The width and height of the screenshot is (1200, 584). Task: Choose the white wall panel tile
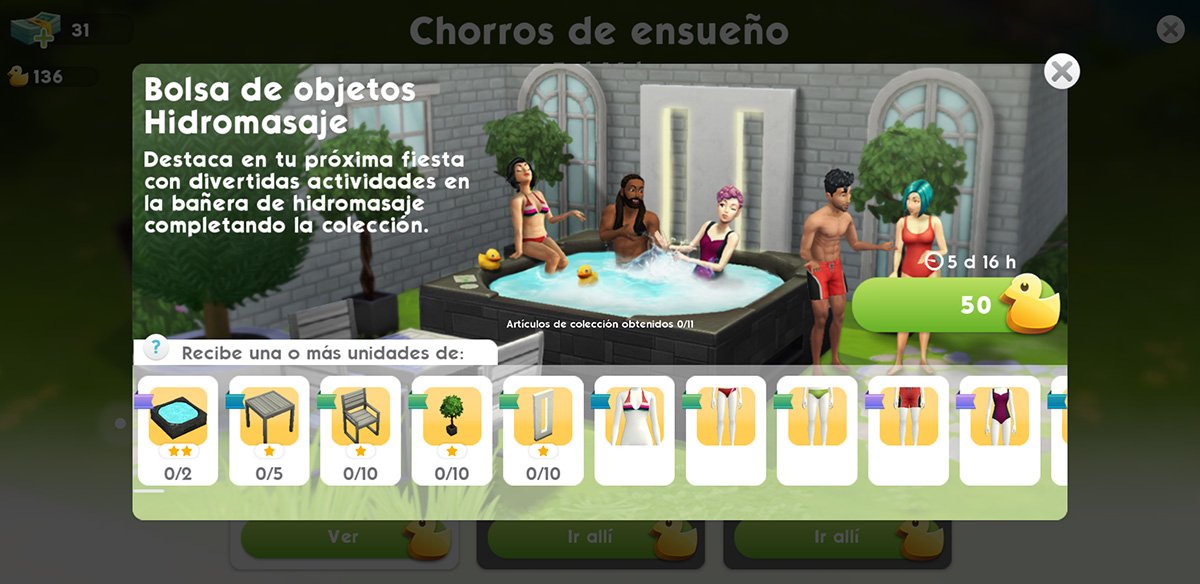coord(543,430)
